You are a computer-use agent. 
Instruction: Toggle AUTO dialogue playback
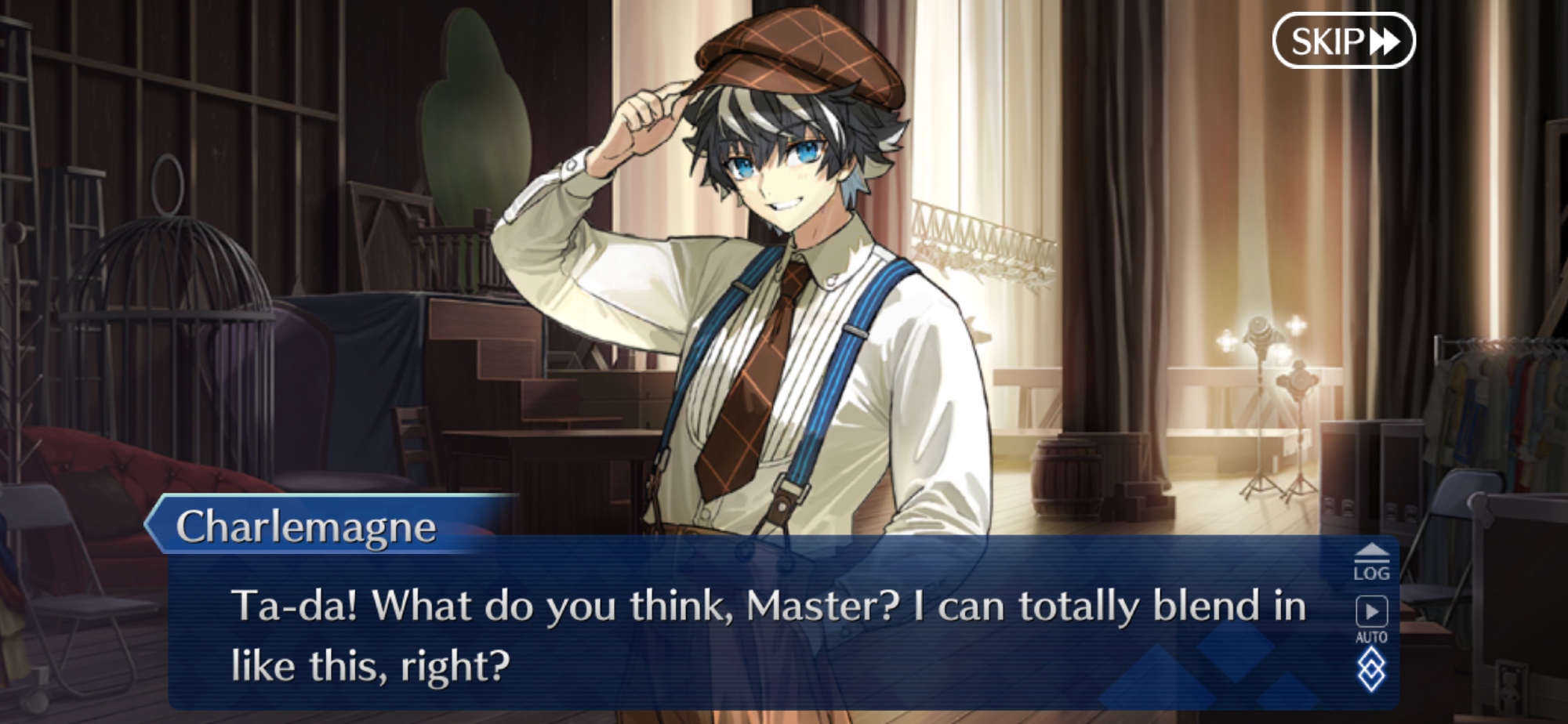(x=1371, y=618)
